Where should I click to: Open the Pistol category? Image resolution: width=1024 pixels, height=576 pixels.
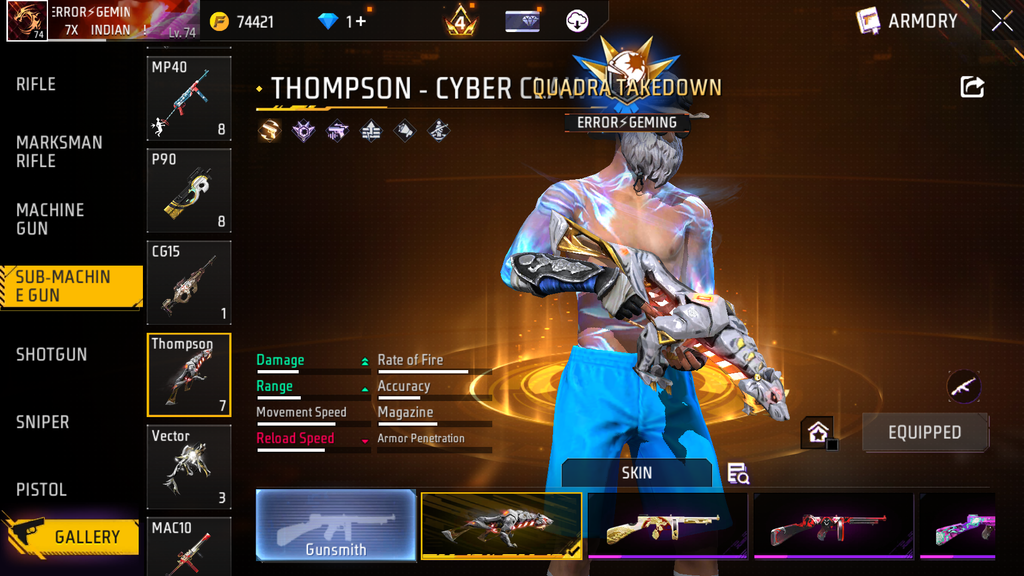41,490
